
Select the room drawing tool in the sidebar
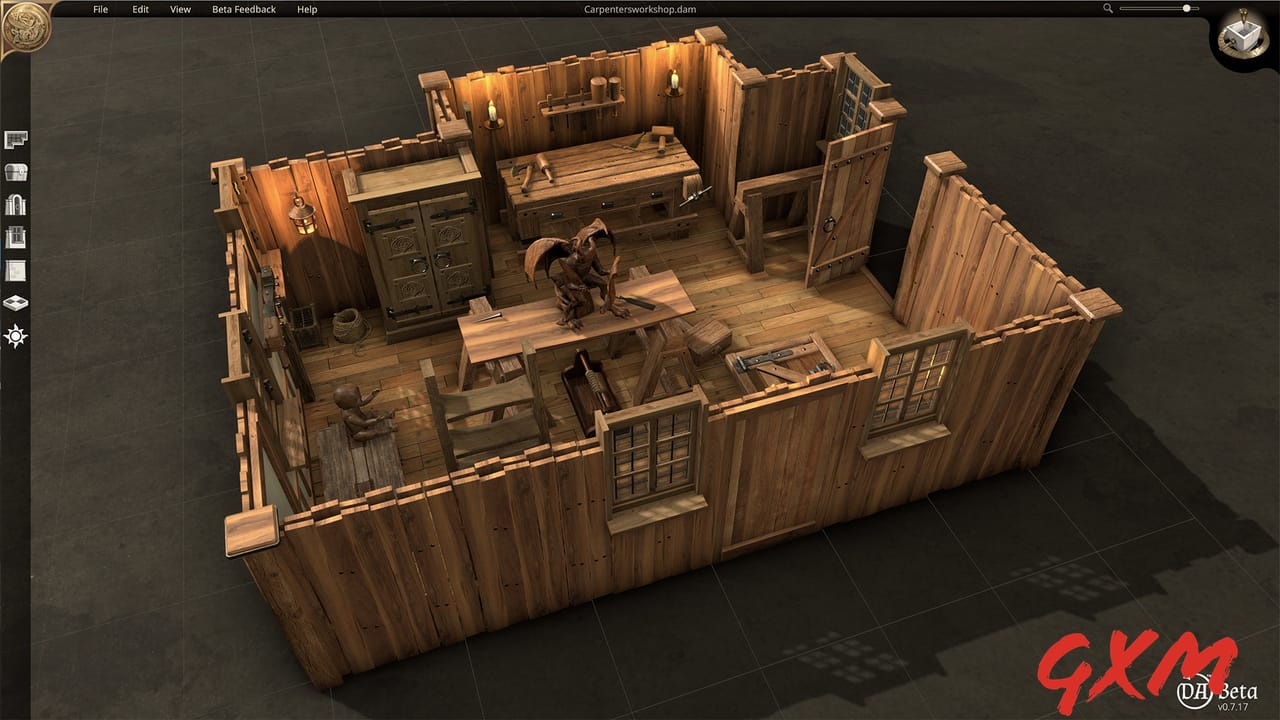pos(14,141)
